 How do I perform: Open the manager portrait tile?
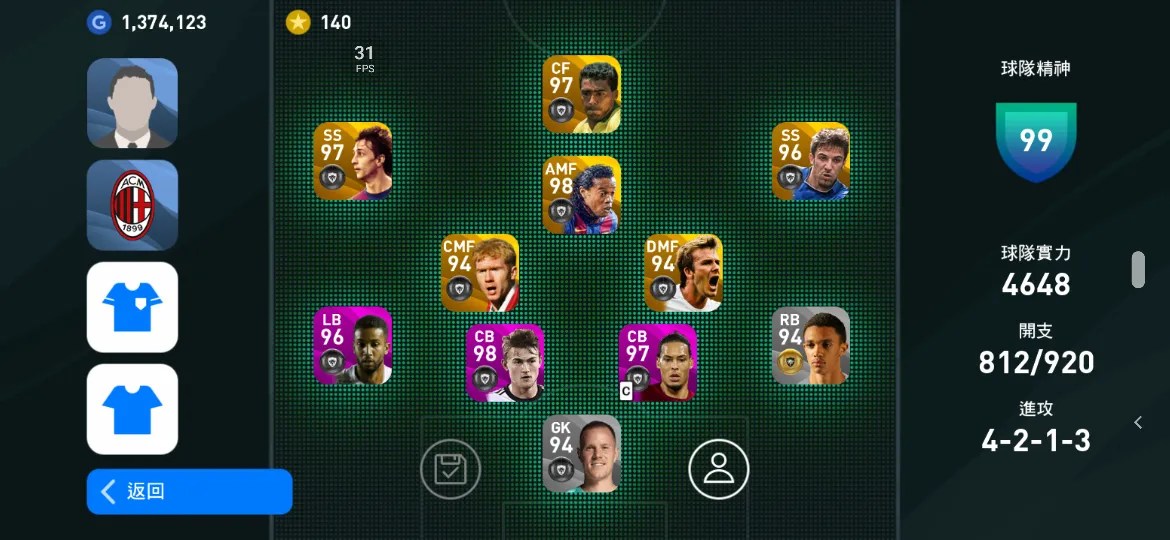(x=132, y=103)
